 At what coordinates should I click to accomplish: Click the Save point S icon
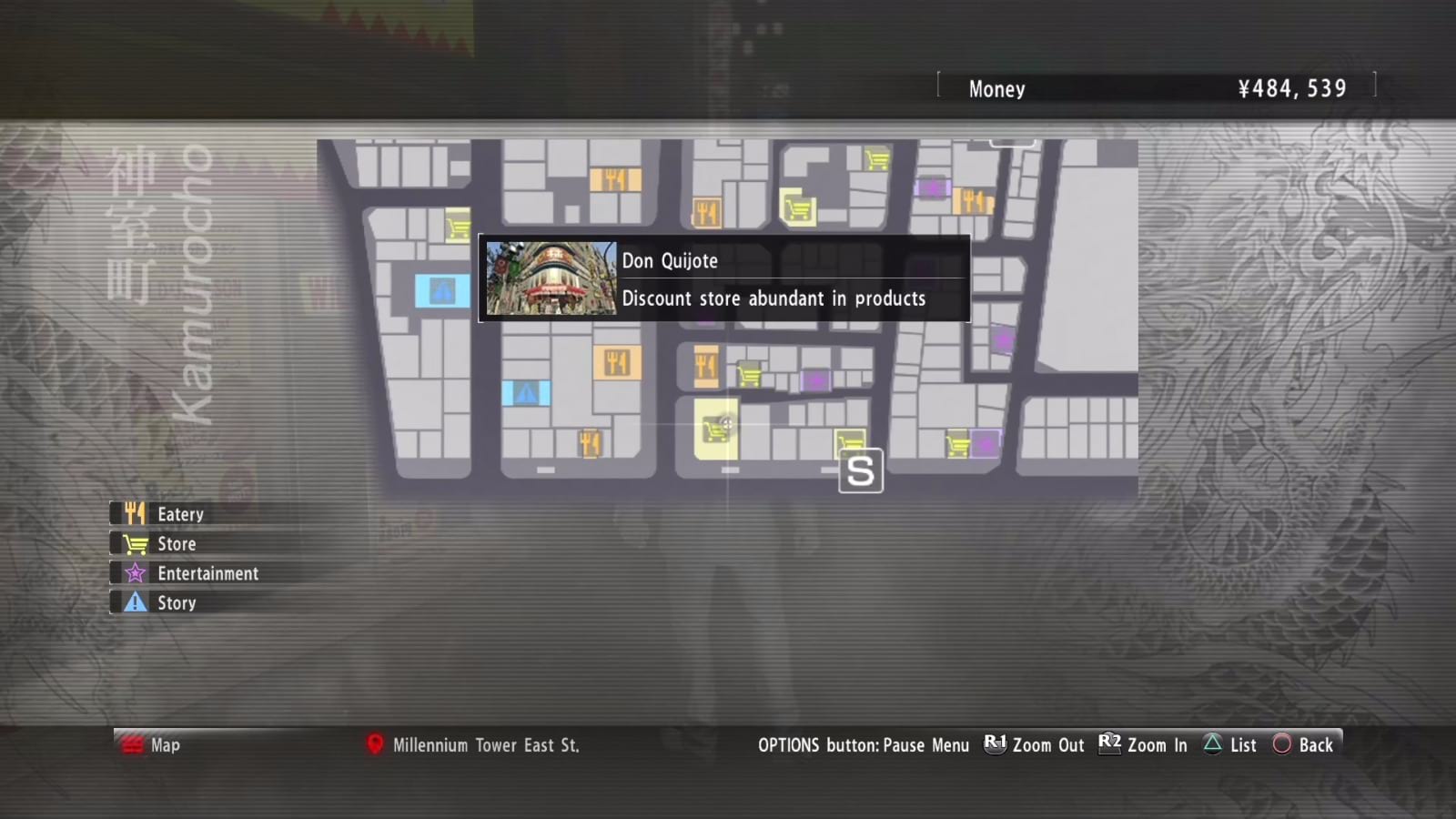(x=859, y=470)
